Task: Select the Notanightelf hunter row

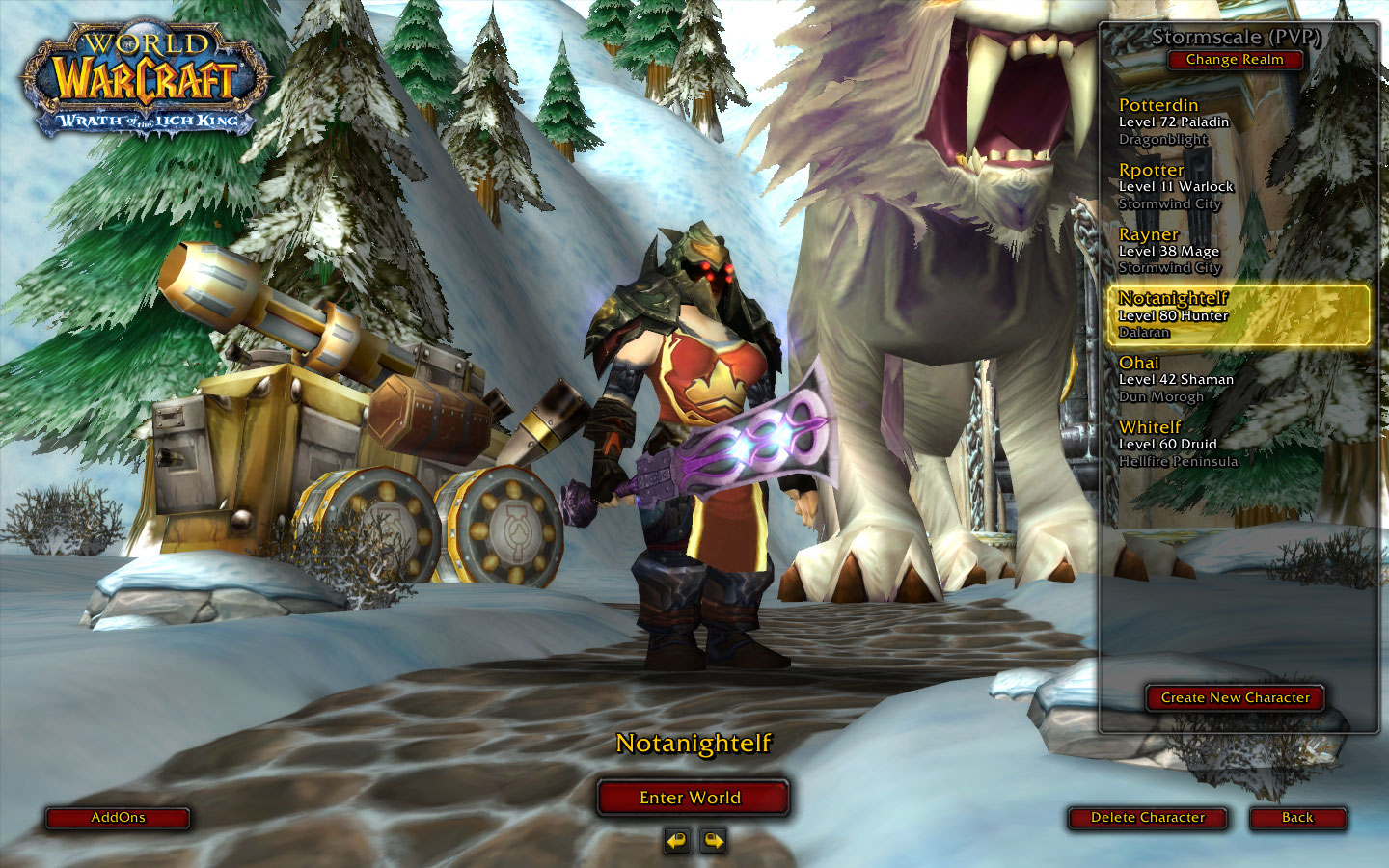Action: (x=1239, y=315)
